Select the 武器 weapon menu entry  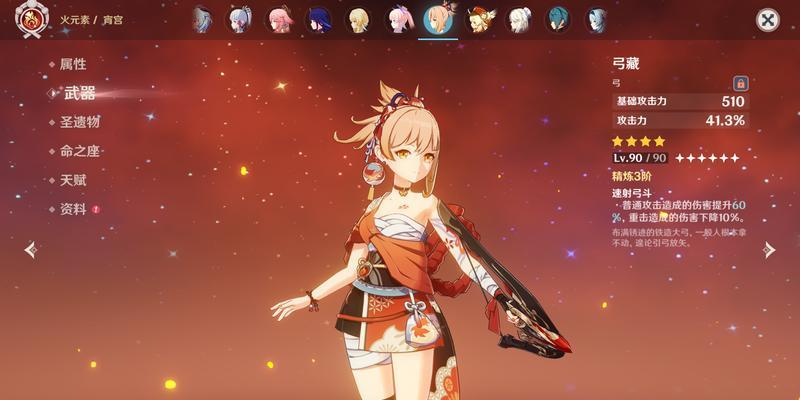click(x=79, y=93)
